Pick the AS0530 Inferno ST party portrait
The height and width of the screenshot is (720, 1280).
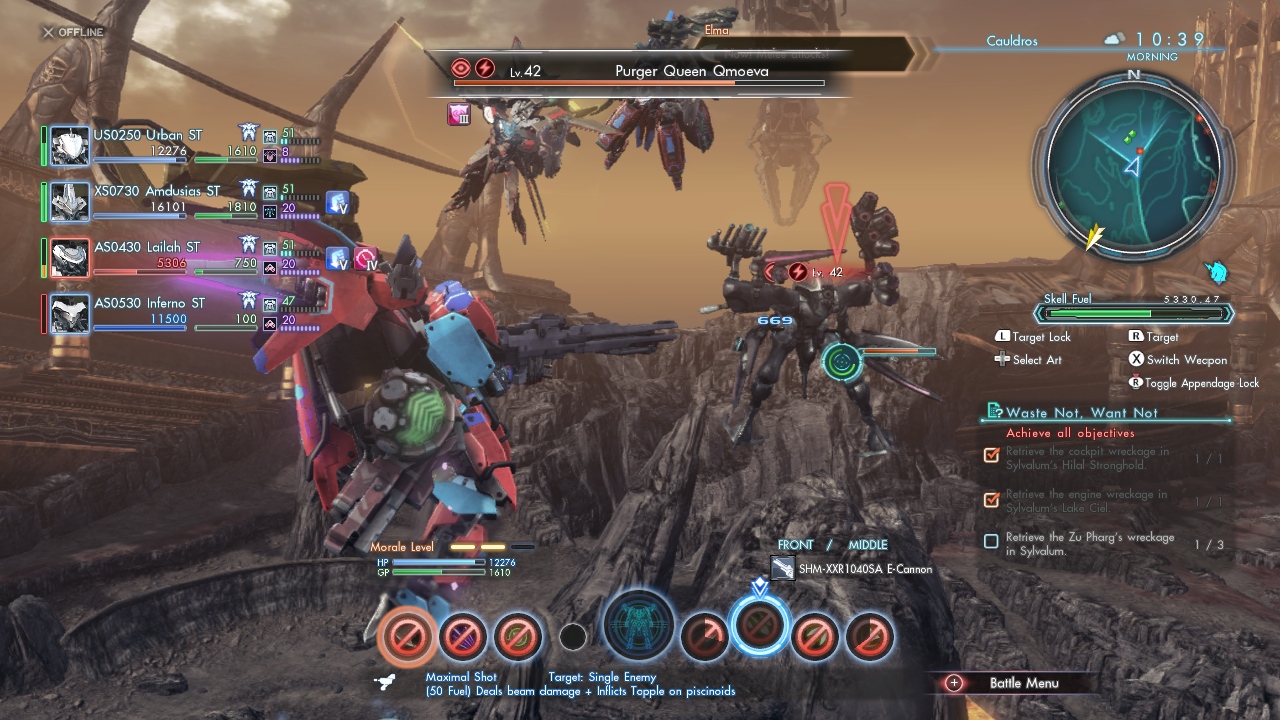[x=70, y=314]
